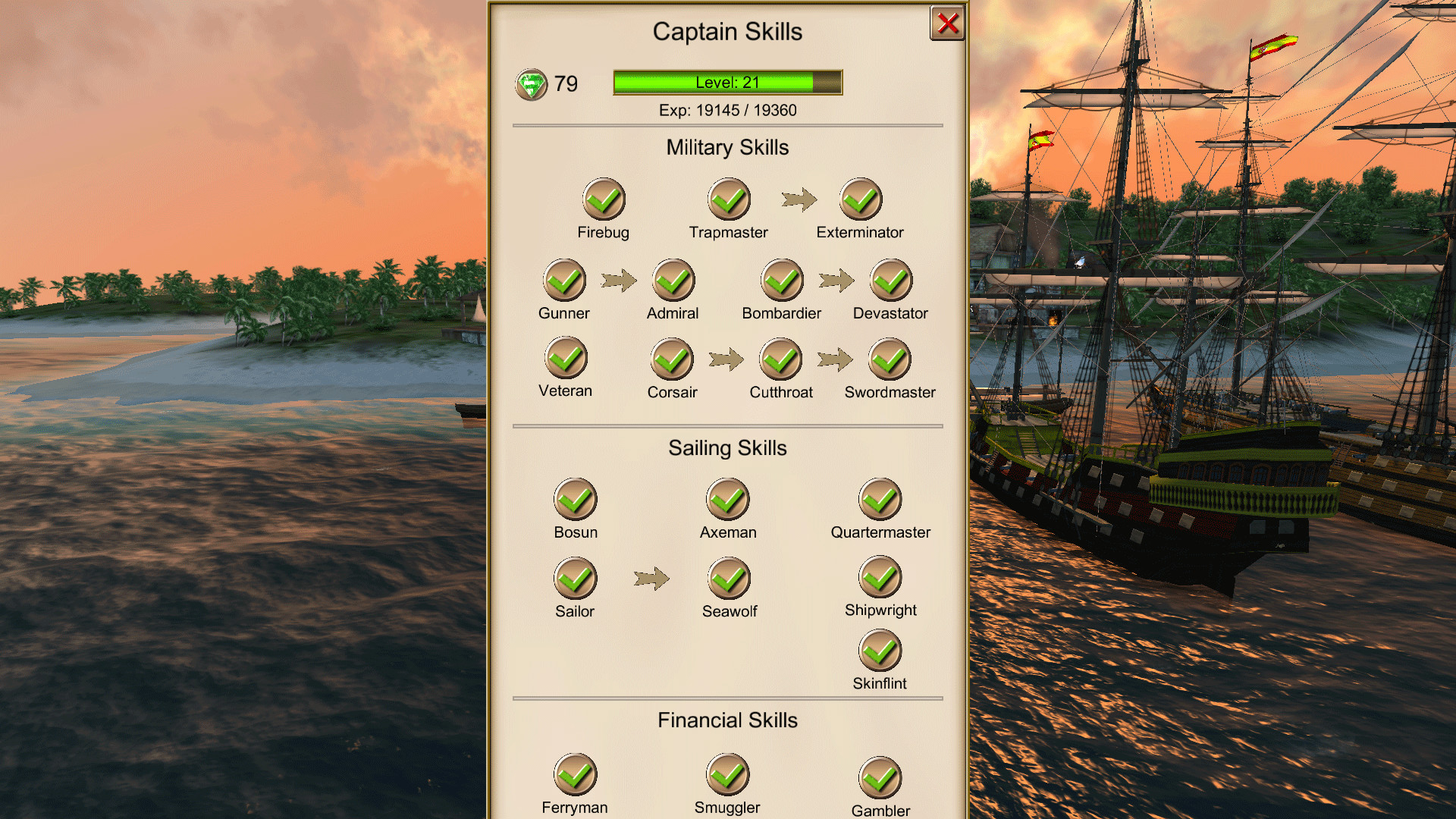Image resolution: width=1456 pixels, height=819 pixels.
Task: Select the Shipwright skill
Action: 880,579
